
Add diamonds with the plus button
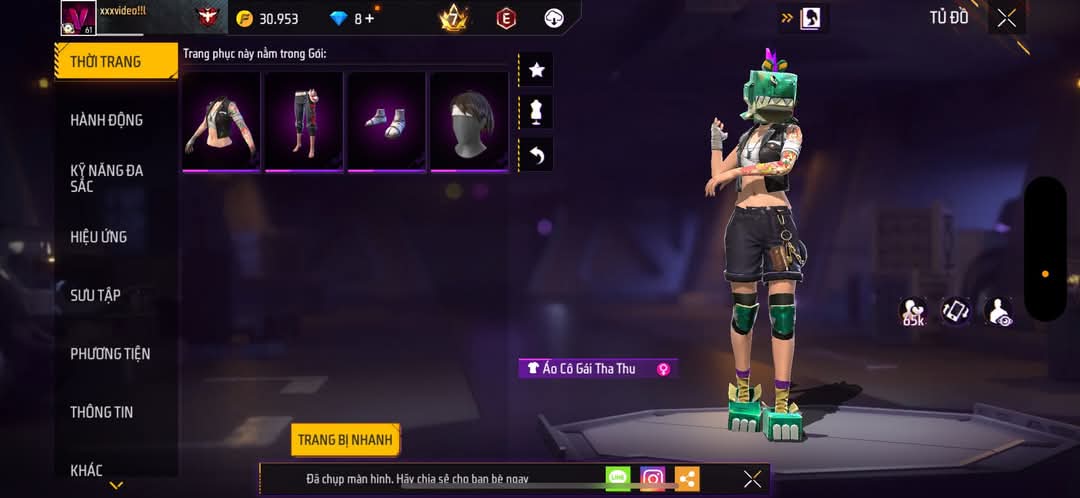point(370,19)
